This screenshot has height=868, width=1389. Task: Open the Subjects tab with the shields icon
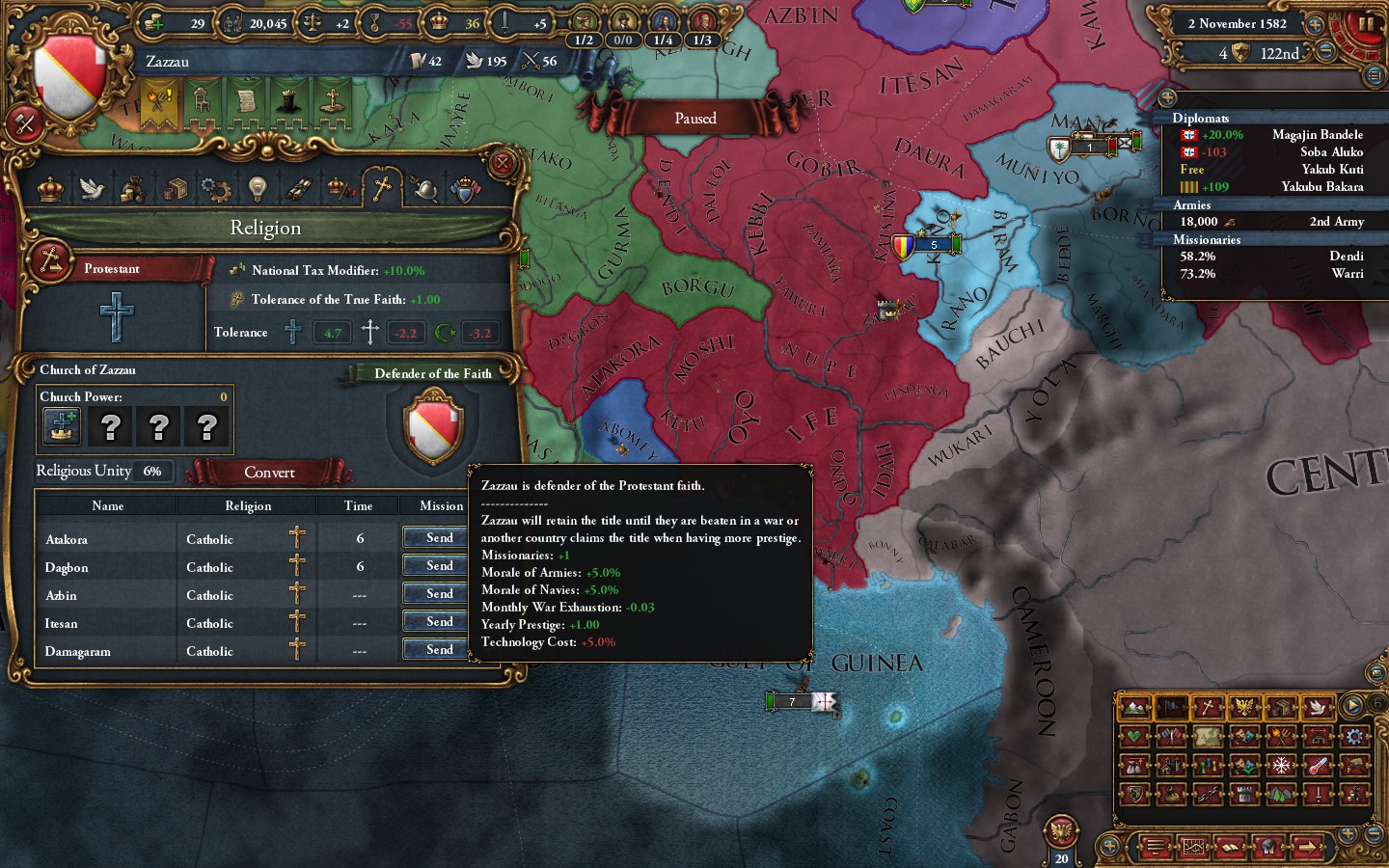pos(465,190)
